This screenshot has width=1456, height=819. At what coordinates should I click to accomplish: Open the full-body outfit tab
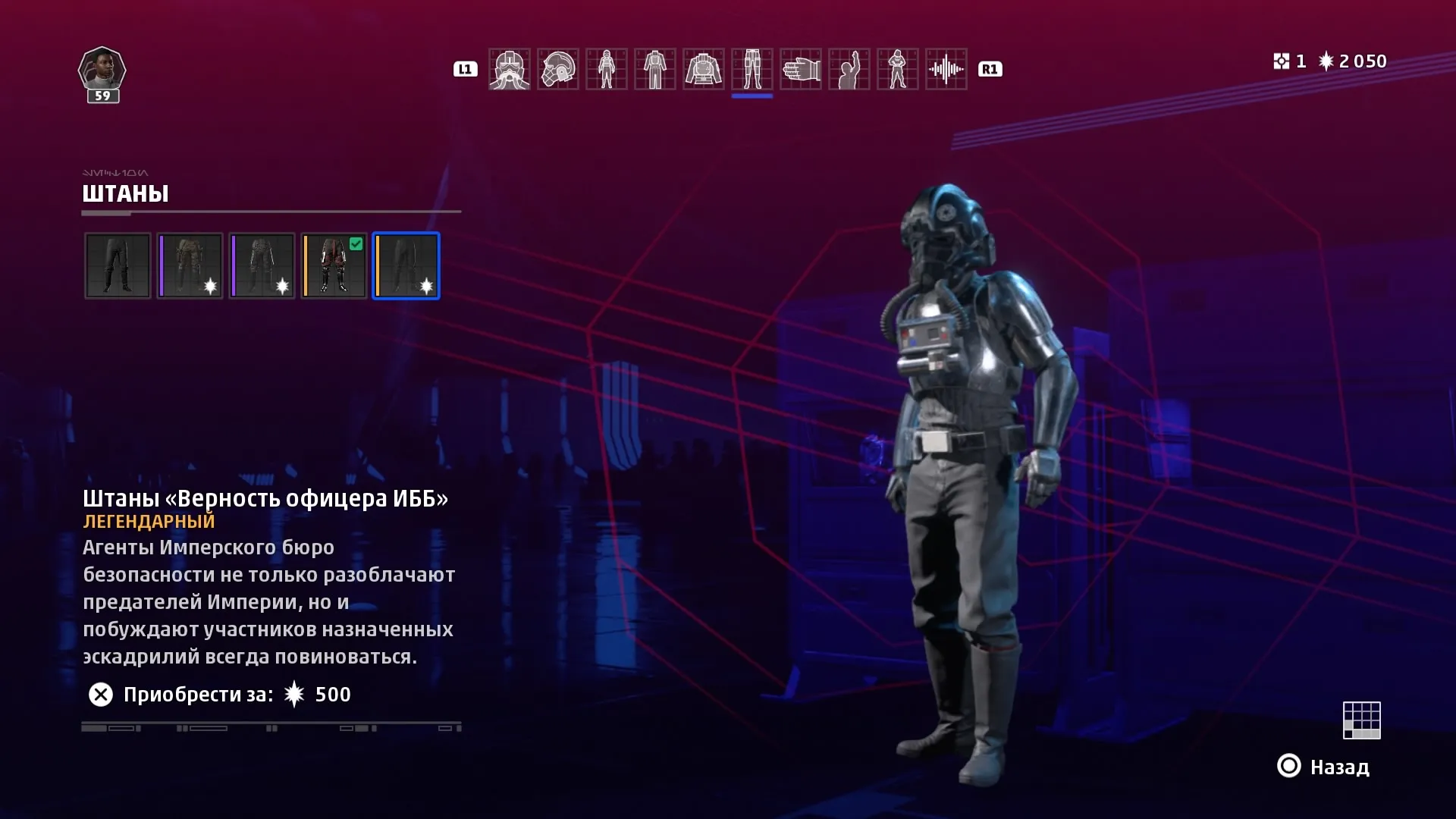point(606,69)
